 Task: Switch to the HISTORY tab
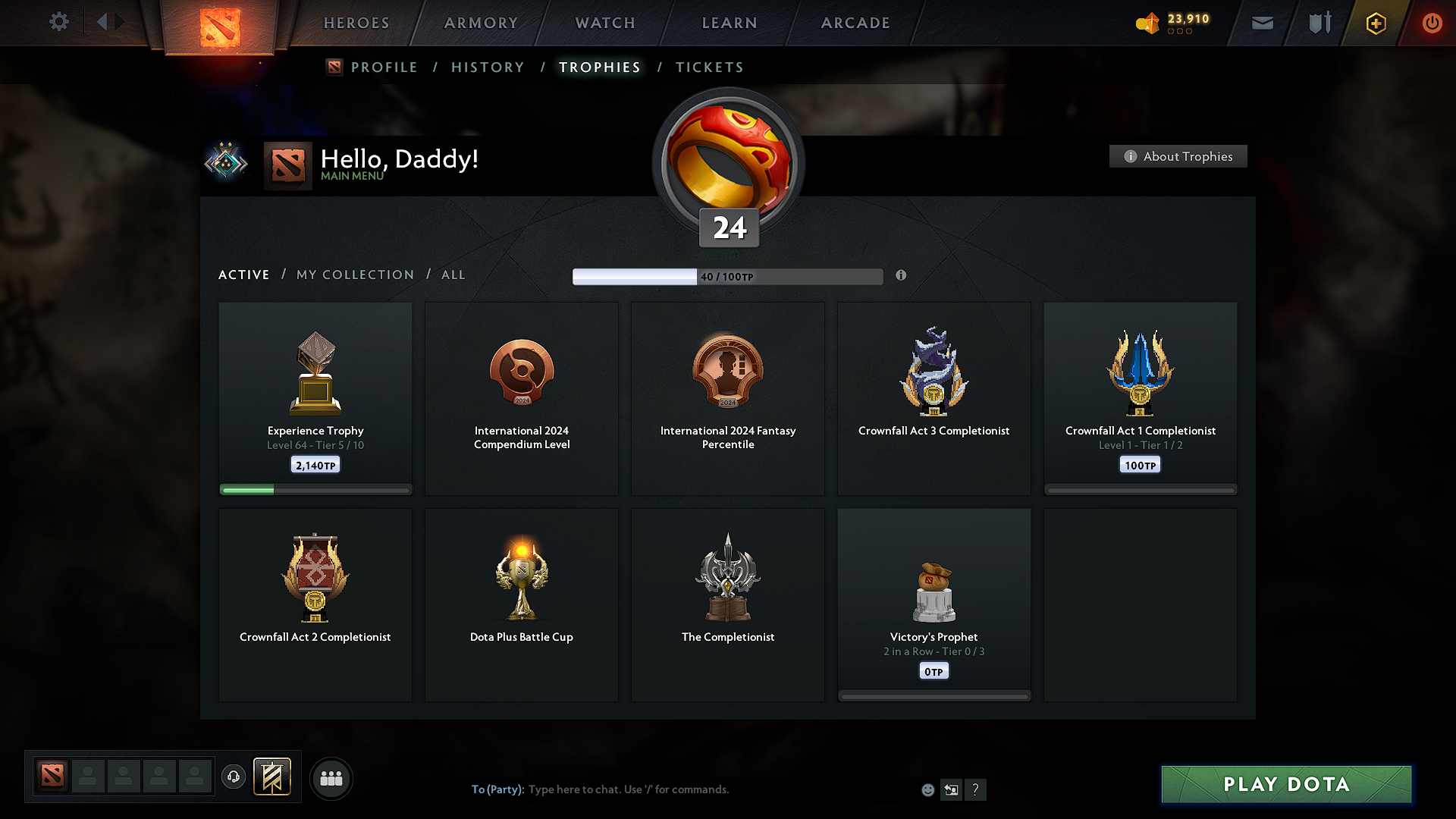[x=488, y=67]
